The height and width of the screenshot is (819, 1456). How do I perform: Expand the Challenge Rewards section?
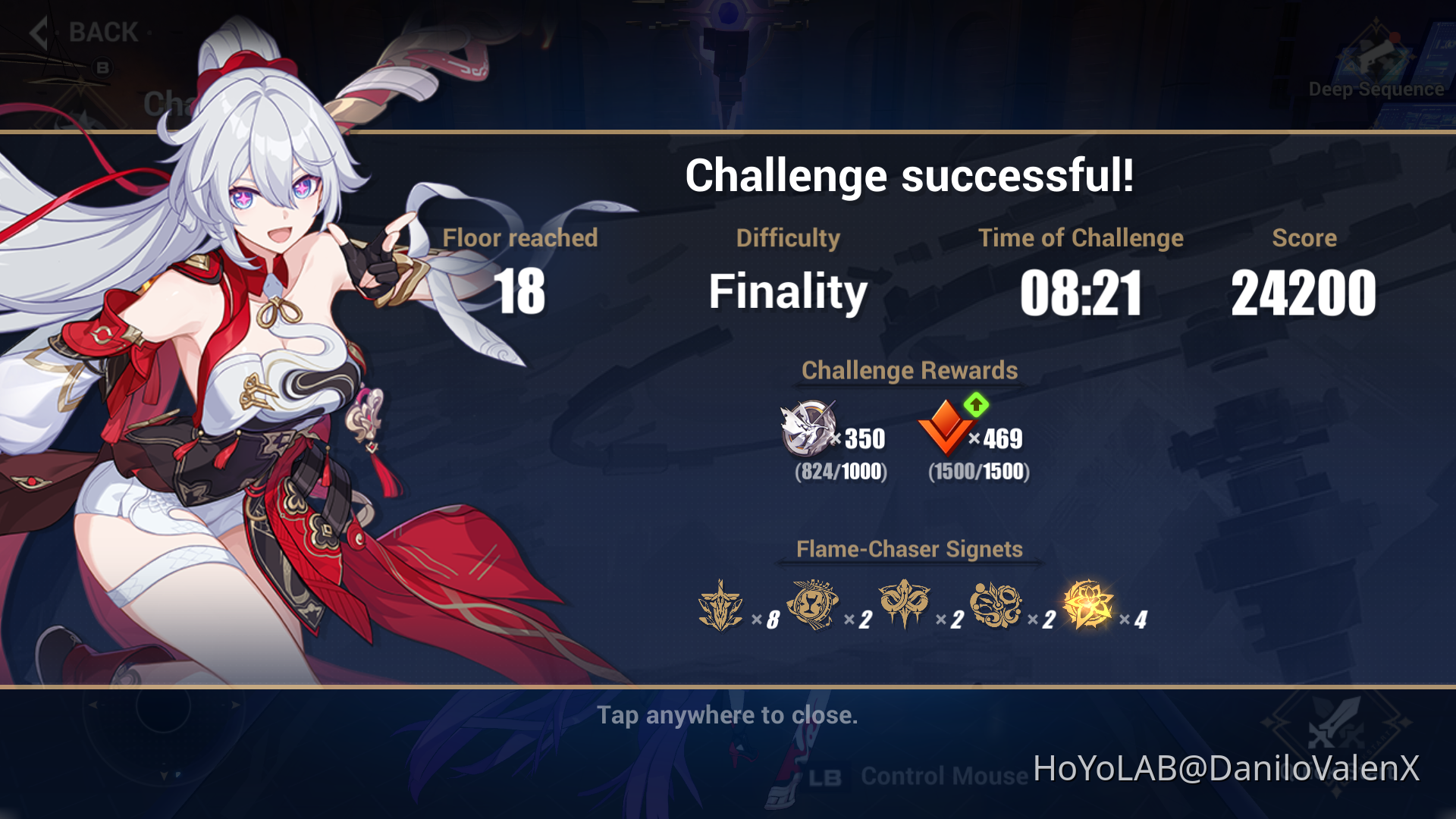click(x=909, y=371)
